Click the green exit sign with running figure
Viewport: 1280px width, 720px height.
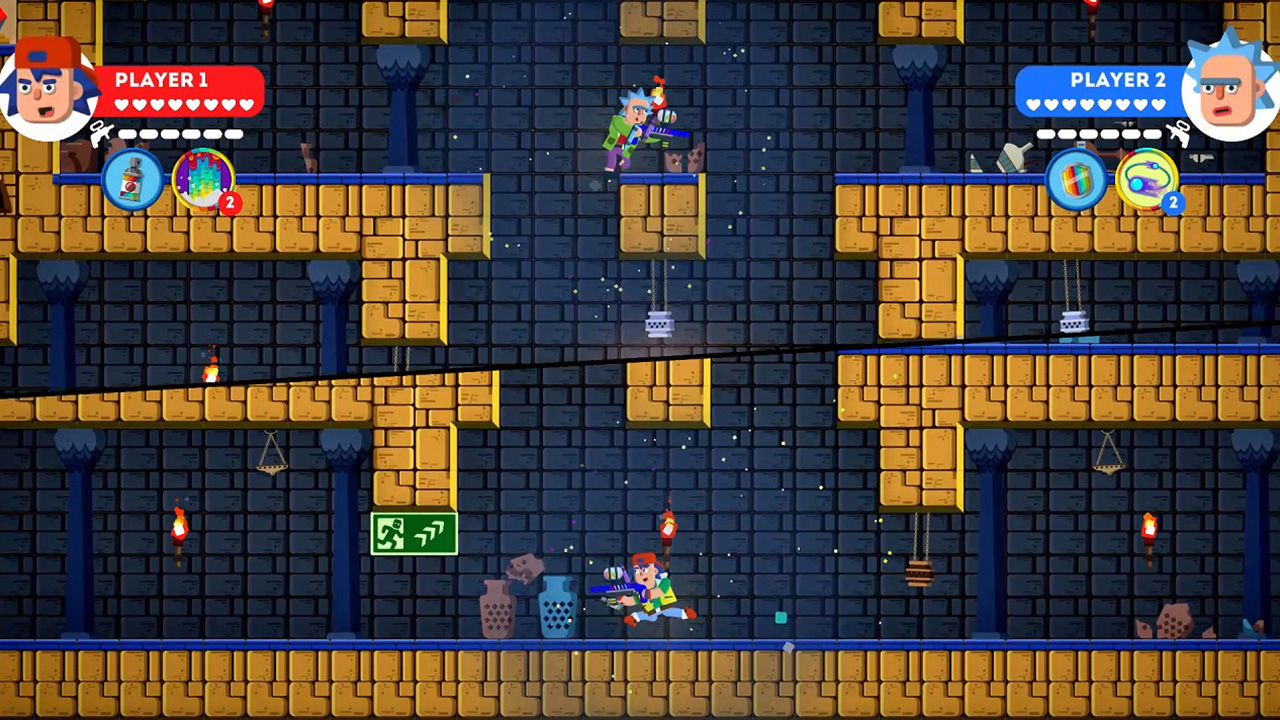414,533
